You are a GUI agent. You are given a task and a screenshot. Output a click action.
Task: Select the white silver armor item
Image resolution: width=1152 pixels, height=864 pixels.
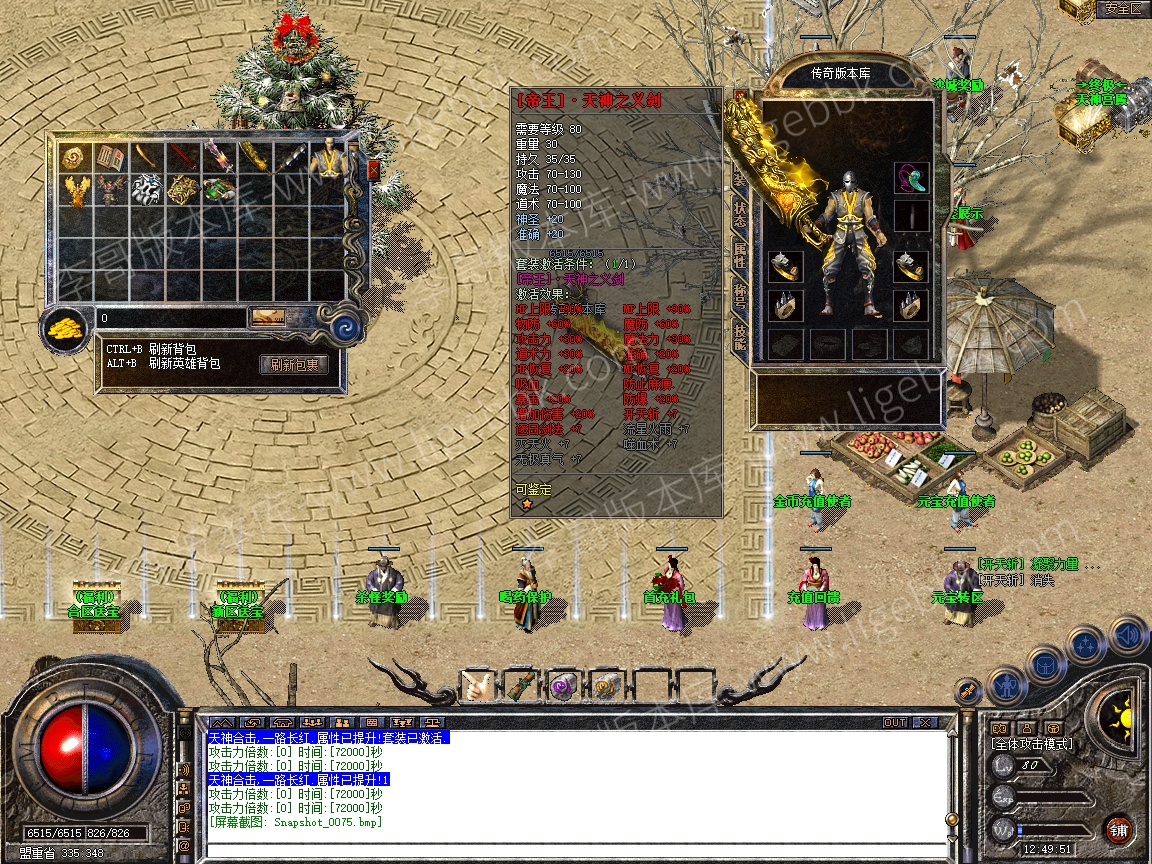146,188
